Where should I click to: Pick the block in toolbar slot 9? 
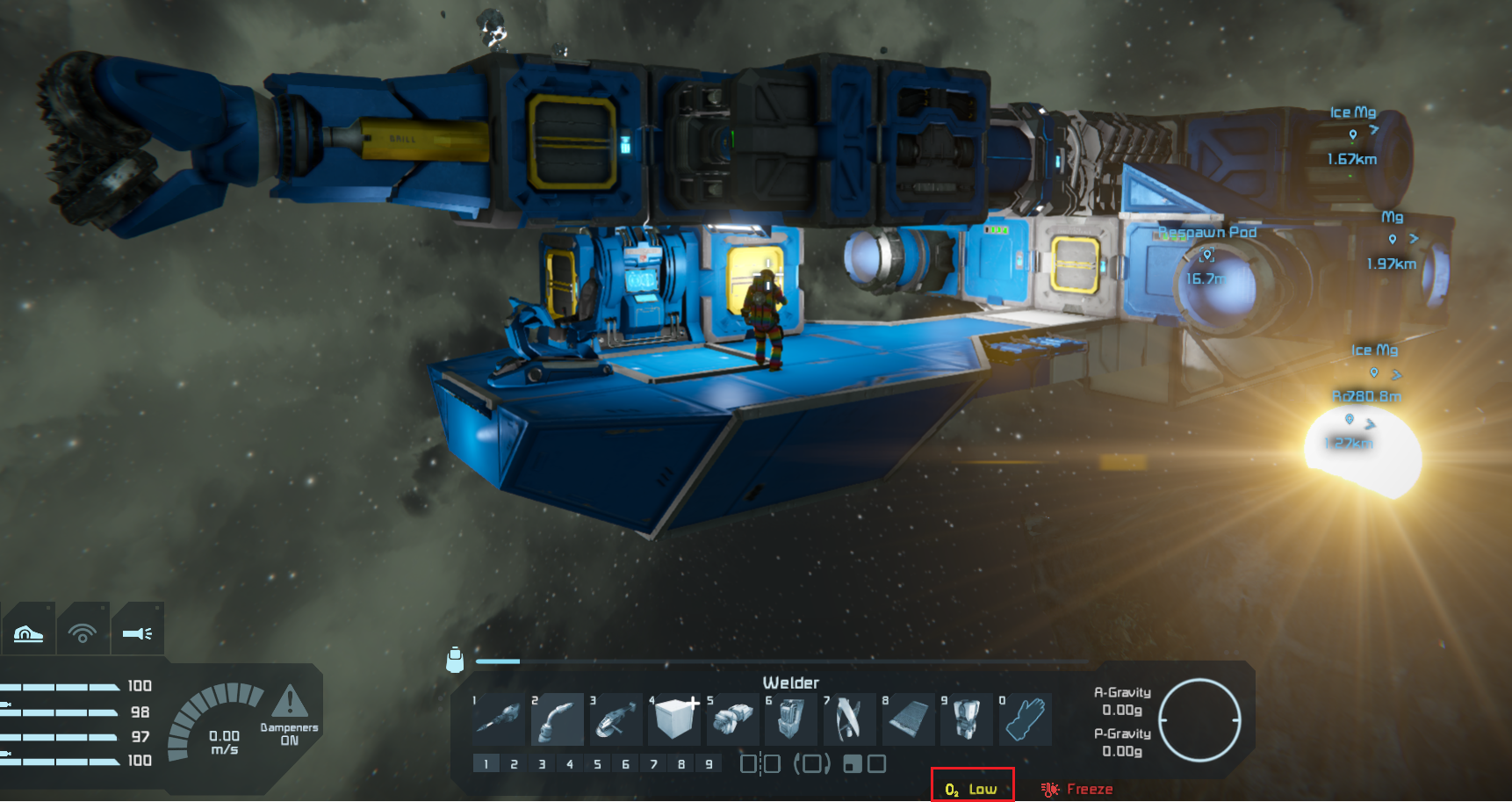(966, 719)
